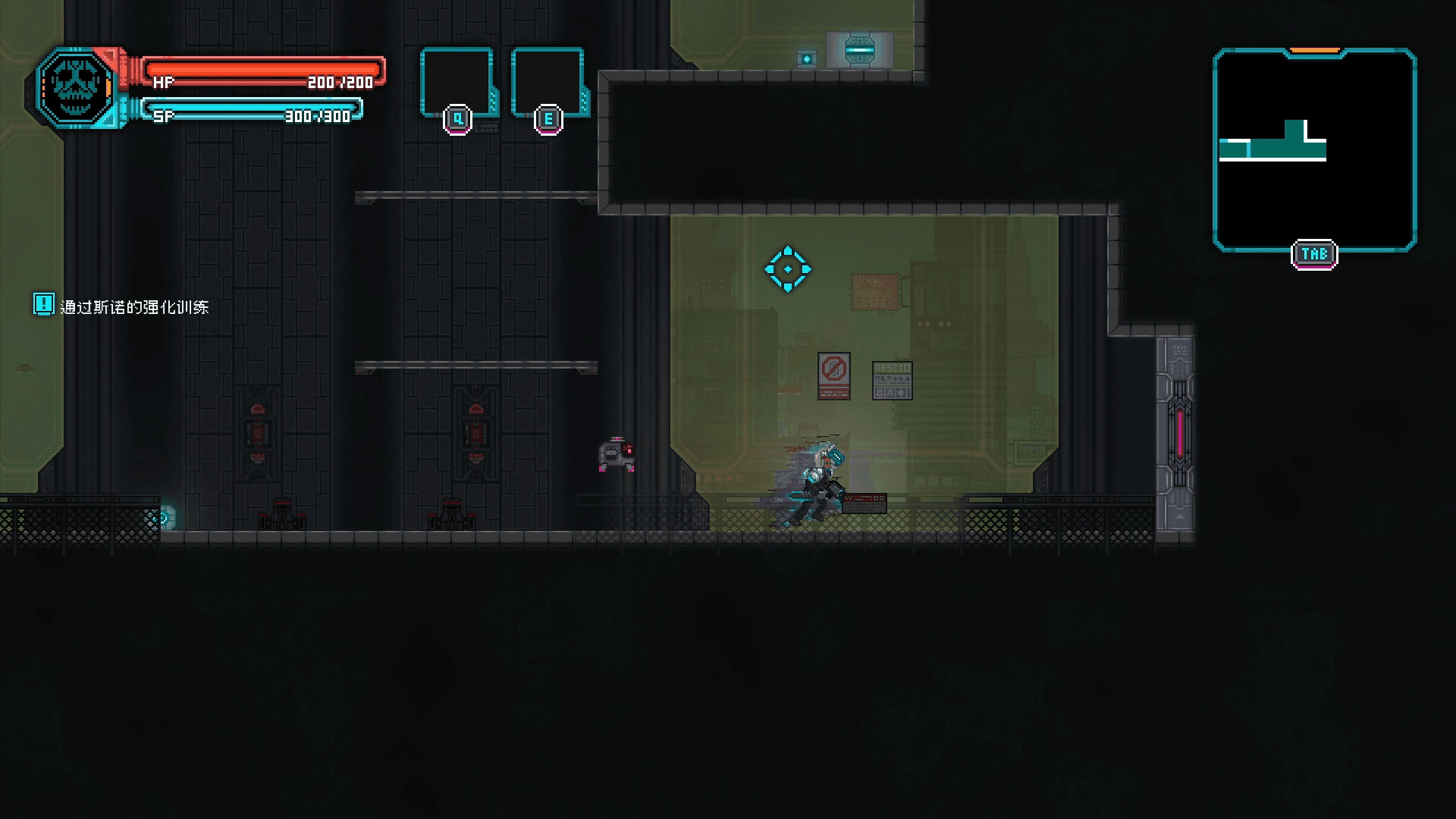The width and height of the screenshot is (1456, 819).
Task: Select the empty Q skill slot
Action: tap(457, 83)
